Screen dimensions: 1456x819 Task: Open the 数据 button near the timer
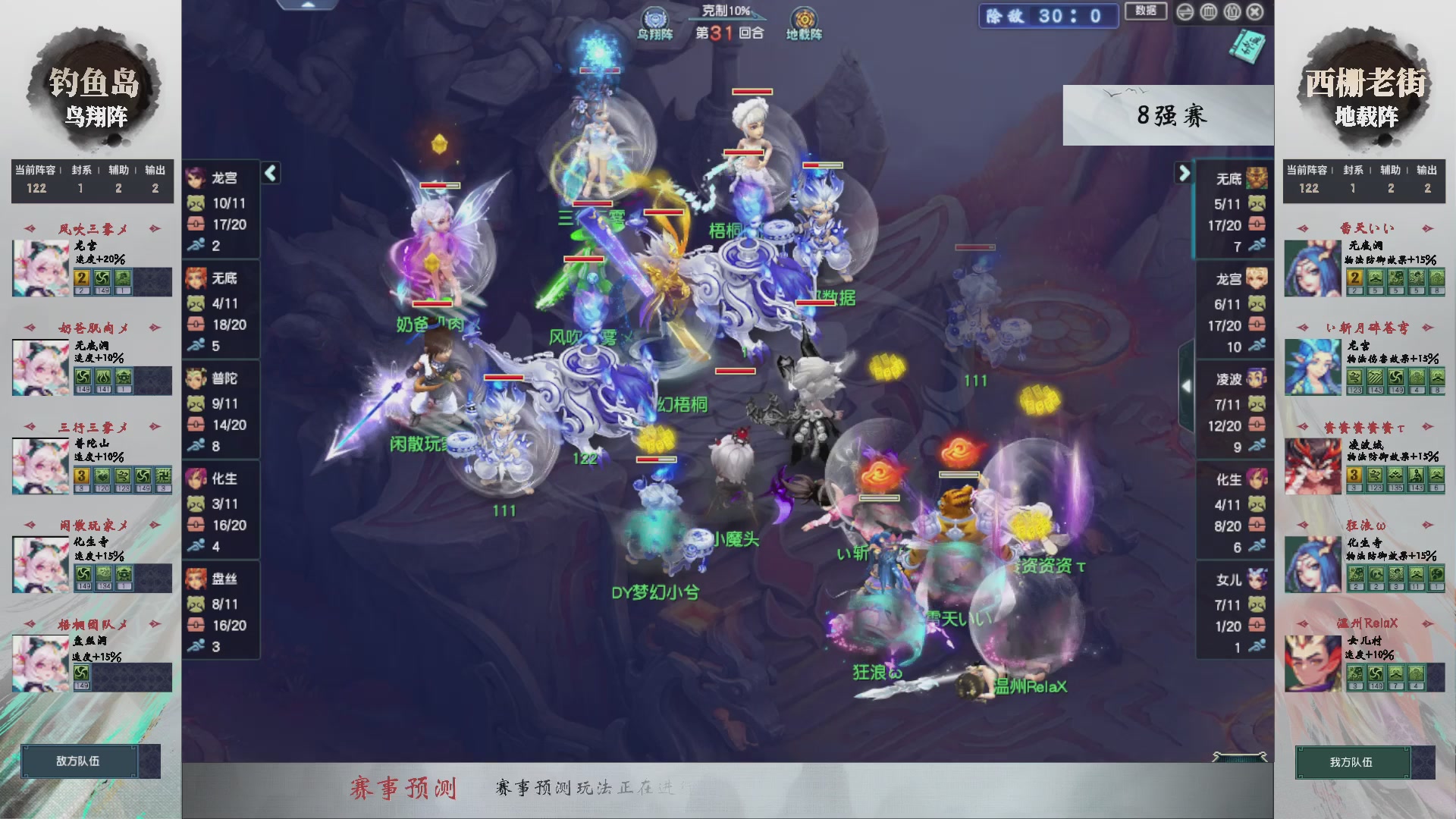pyautogui.click(x=1146, y=11)
